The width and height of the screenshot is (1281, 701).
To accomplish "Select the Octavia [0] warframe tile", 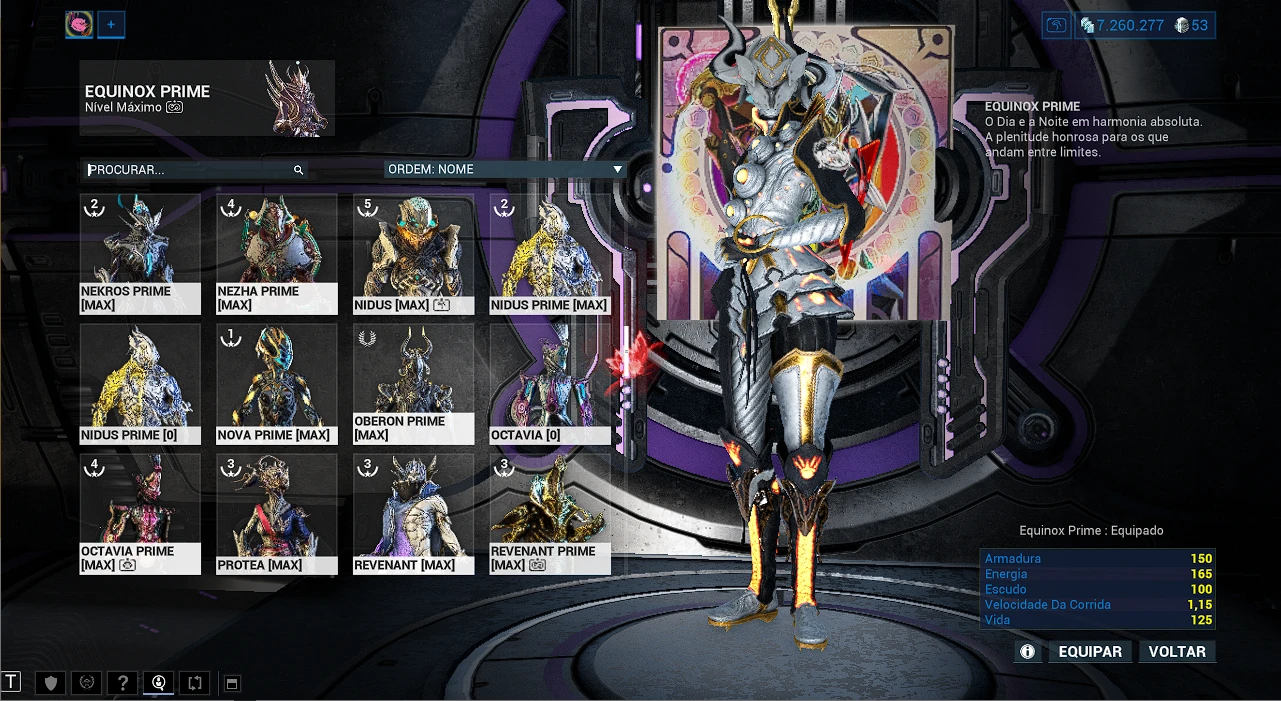I will (x=549, y=384).
